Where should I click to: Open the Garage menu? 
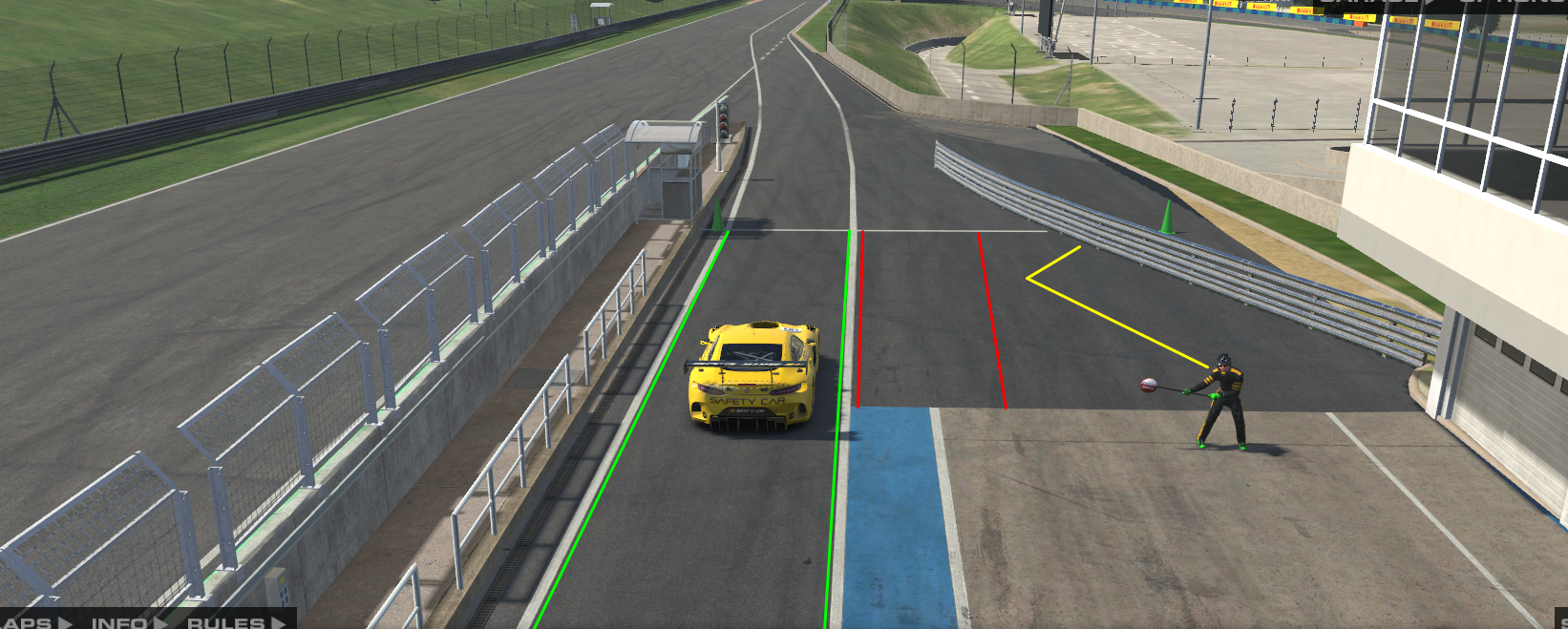1380,4
